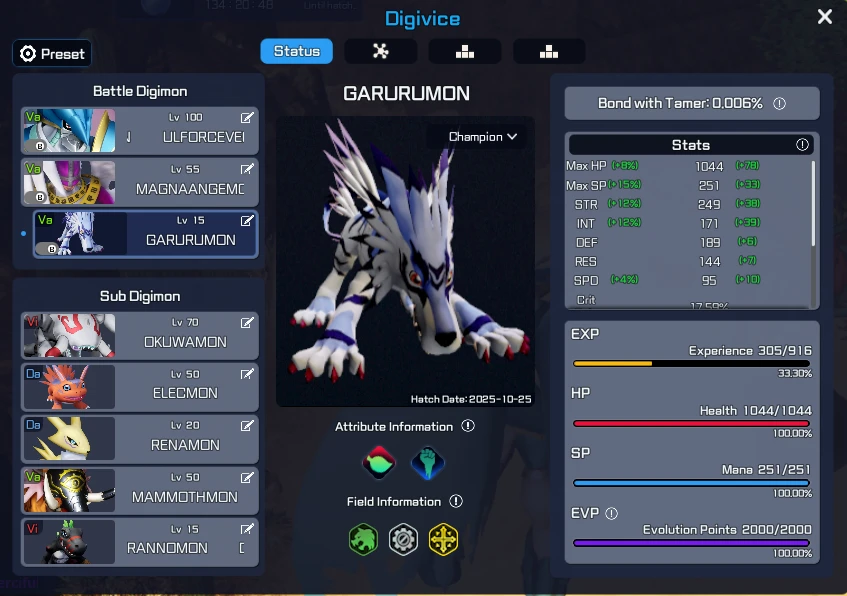
Task: Open the skill node tree tab
Action: tap(380, 52)
